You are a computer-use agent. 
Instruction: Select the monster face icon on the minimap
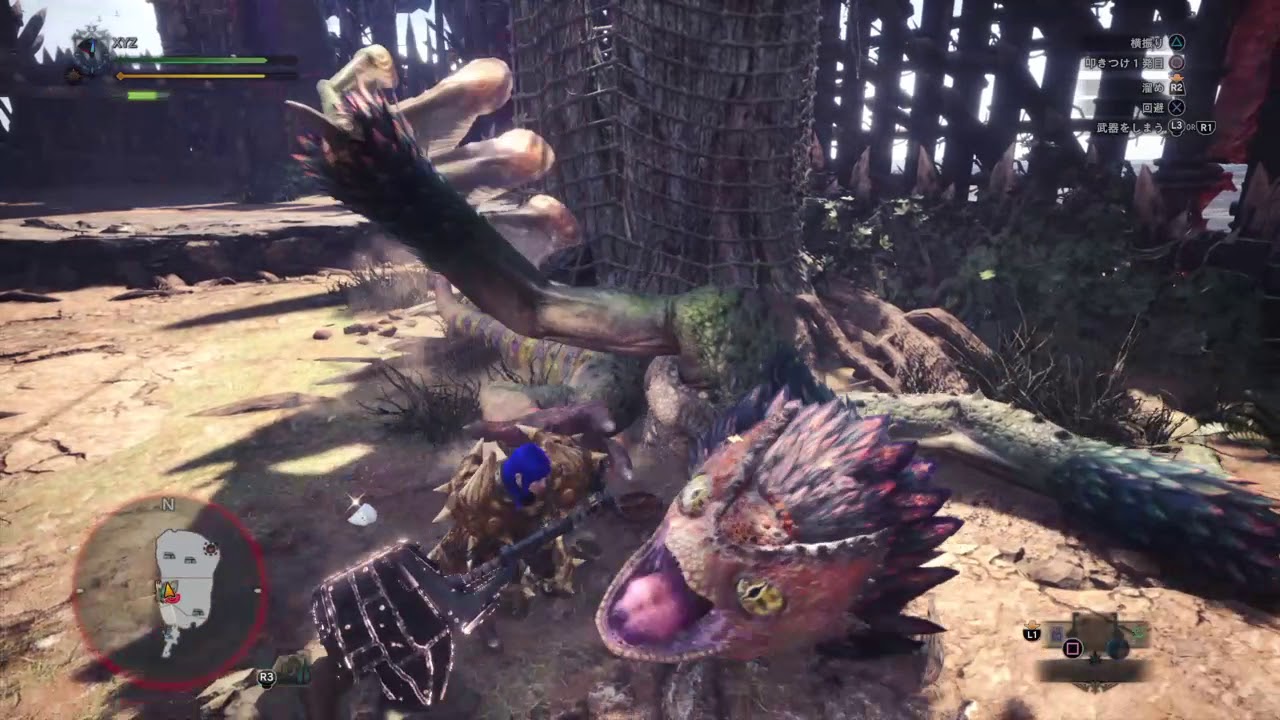211,548
